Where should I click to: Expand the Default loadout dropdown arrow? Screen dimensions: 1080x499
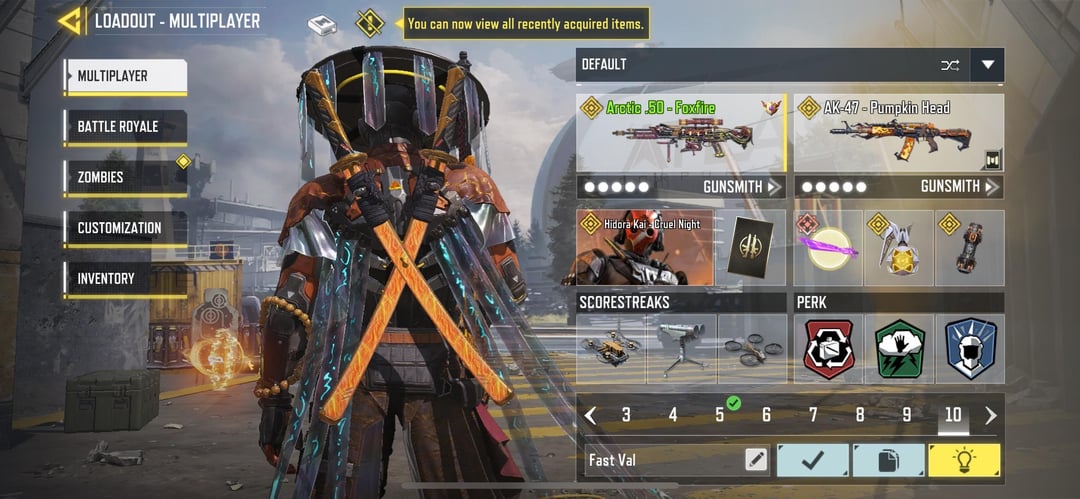(988, 65)
